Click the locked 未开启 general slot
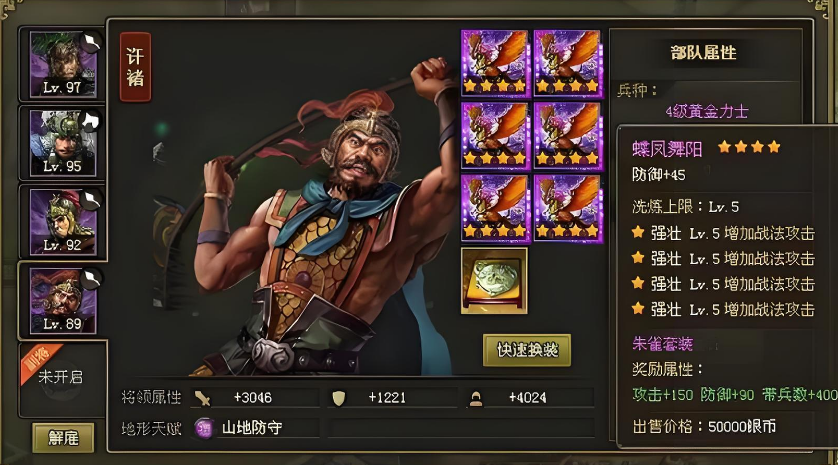This screenshot has height=465, width=838. (62, 376)
